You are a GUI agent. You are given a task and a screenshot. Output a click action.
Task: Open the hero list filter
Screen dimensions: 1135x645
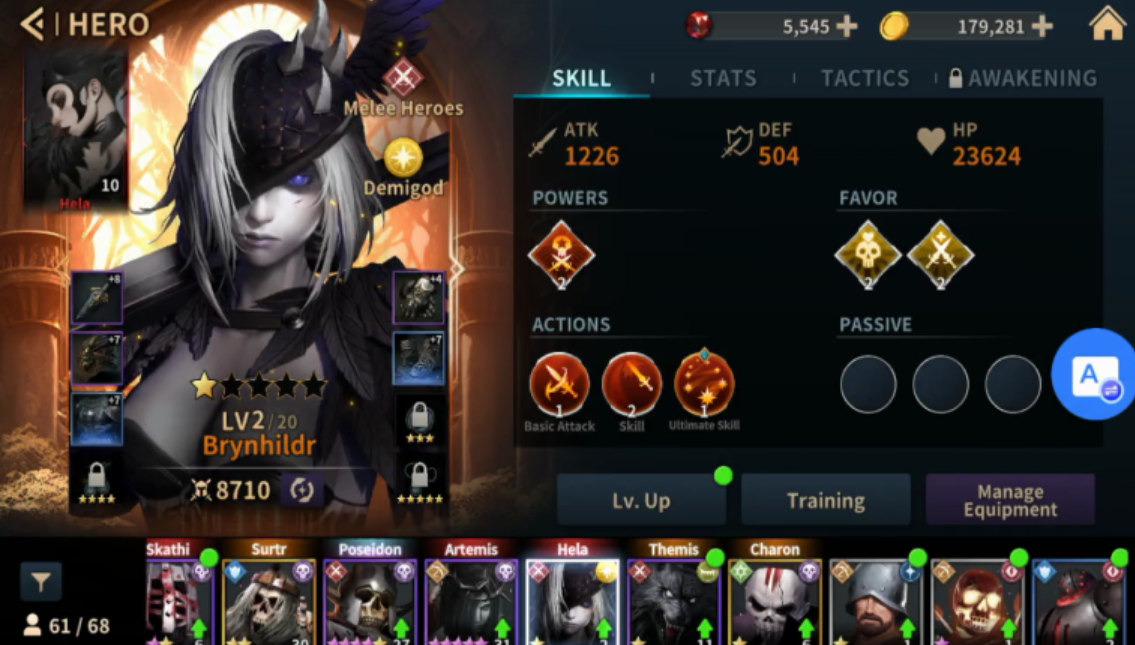click(x=41, y=581)
